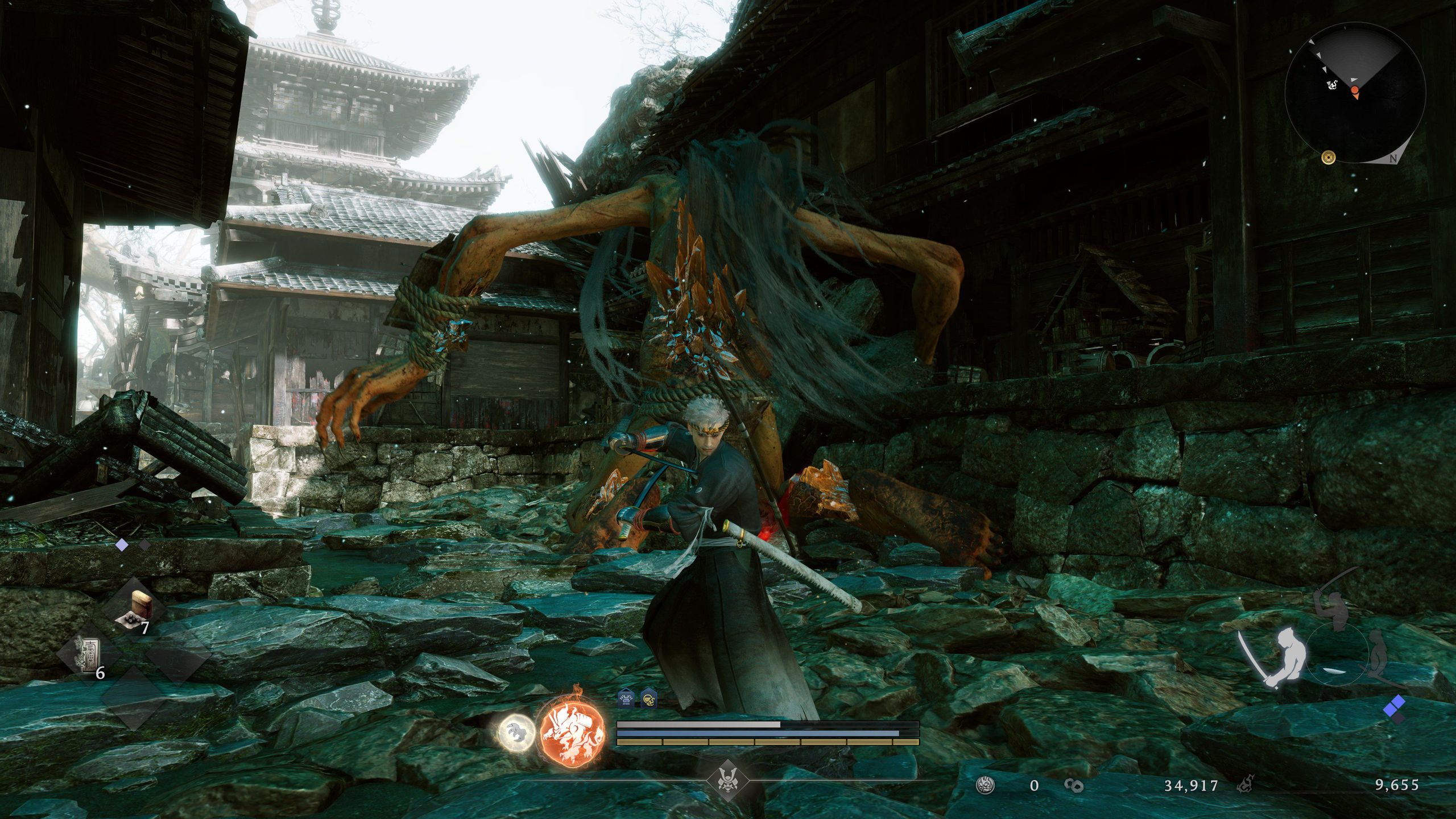Click the orange player marker on minimap
Screen dimensions: 1456x819
point(1355,92)
